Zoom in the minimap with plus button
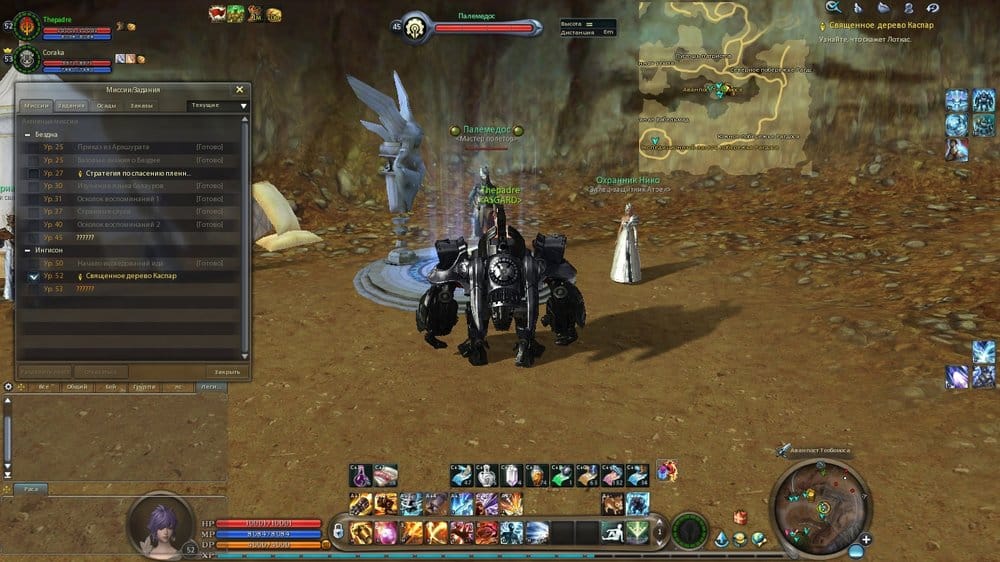 coord(866,539)
